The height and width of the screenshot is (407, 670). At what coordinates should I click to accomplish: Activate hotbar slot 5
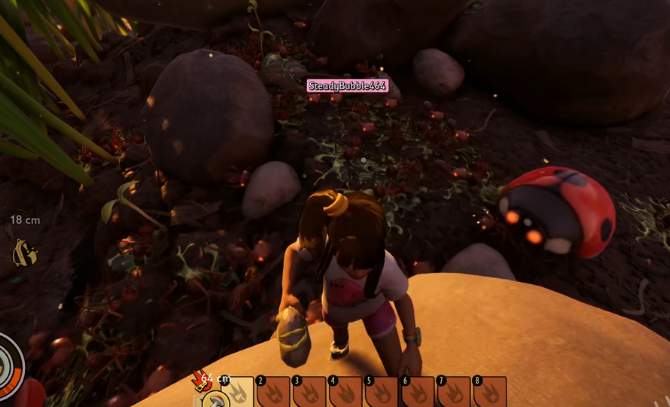[383, 392]
